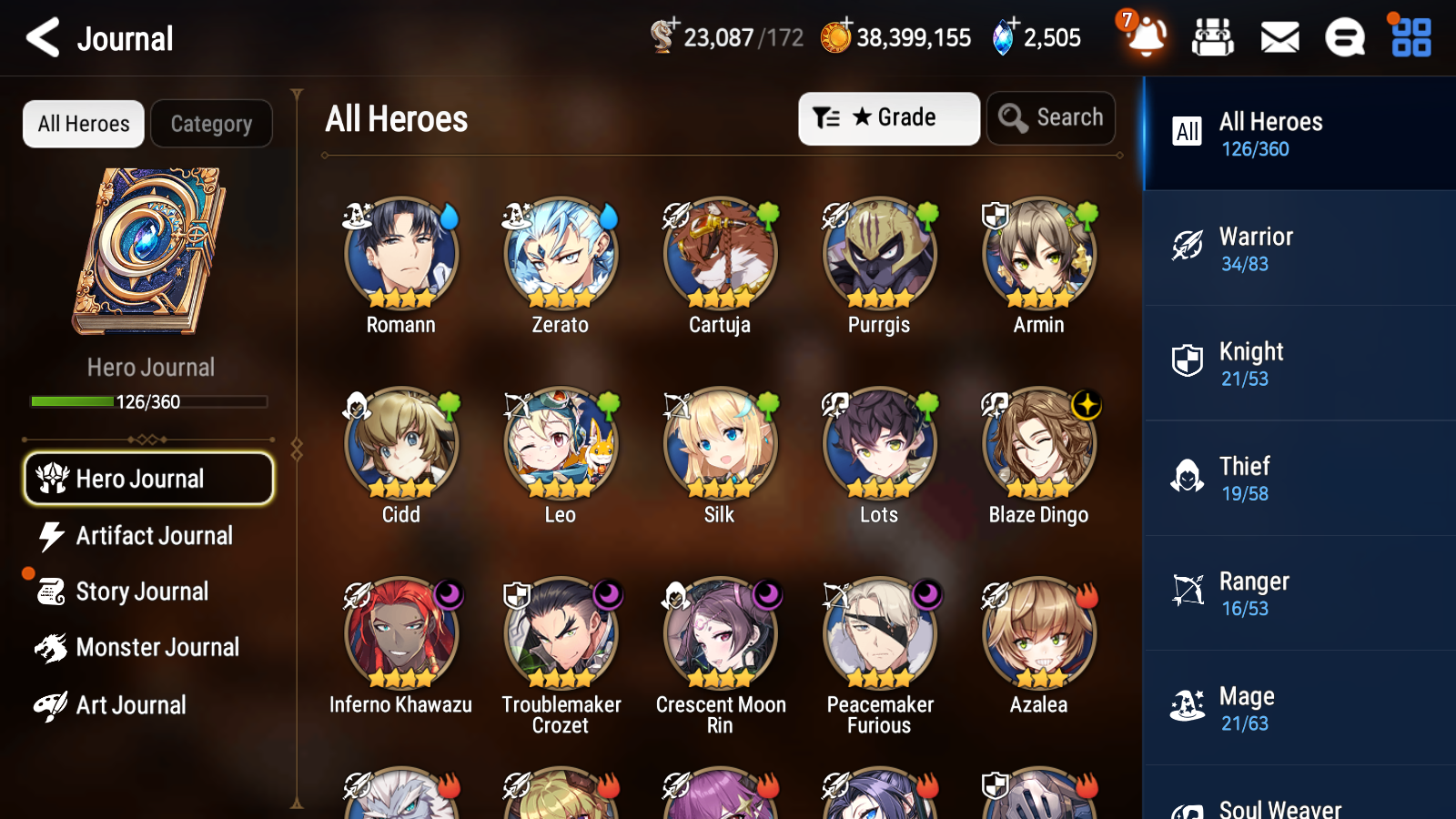Image resolution: width=1456 pixels, height=819 pixels.
Task: Open the notification bell with 7 alerts
Action: tap(1146, 38)
